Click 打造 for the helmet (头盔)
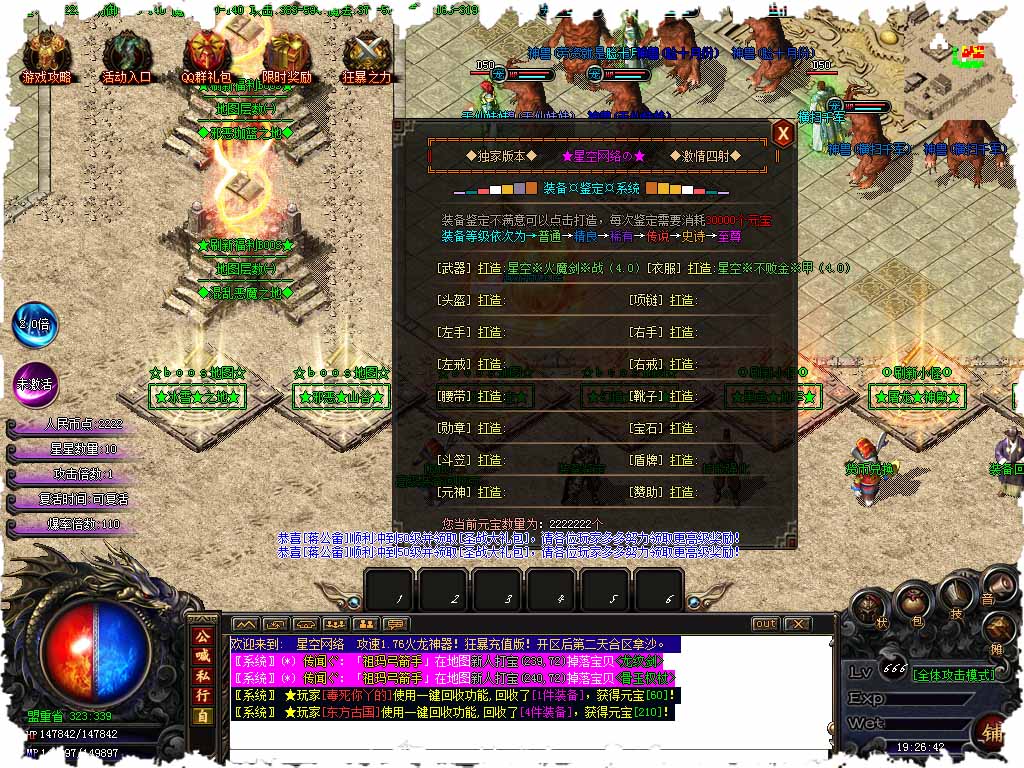Screen dimensions: 1024x768 click(x=490, y=300)
